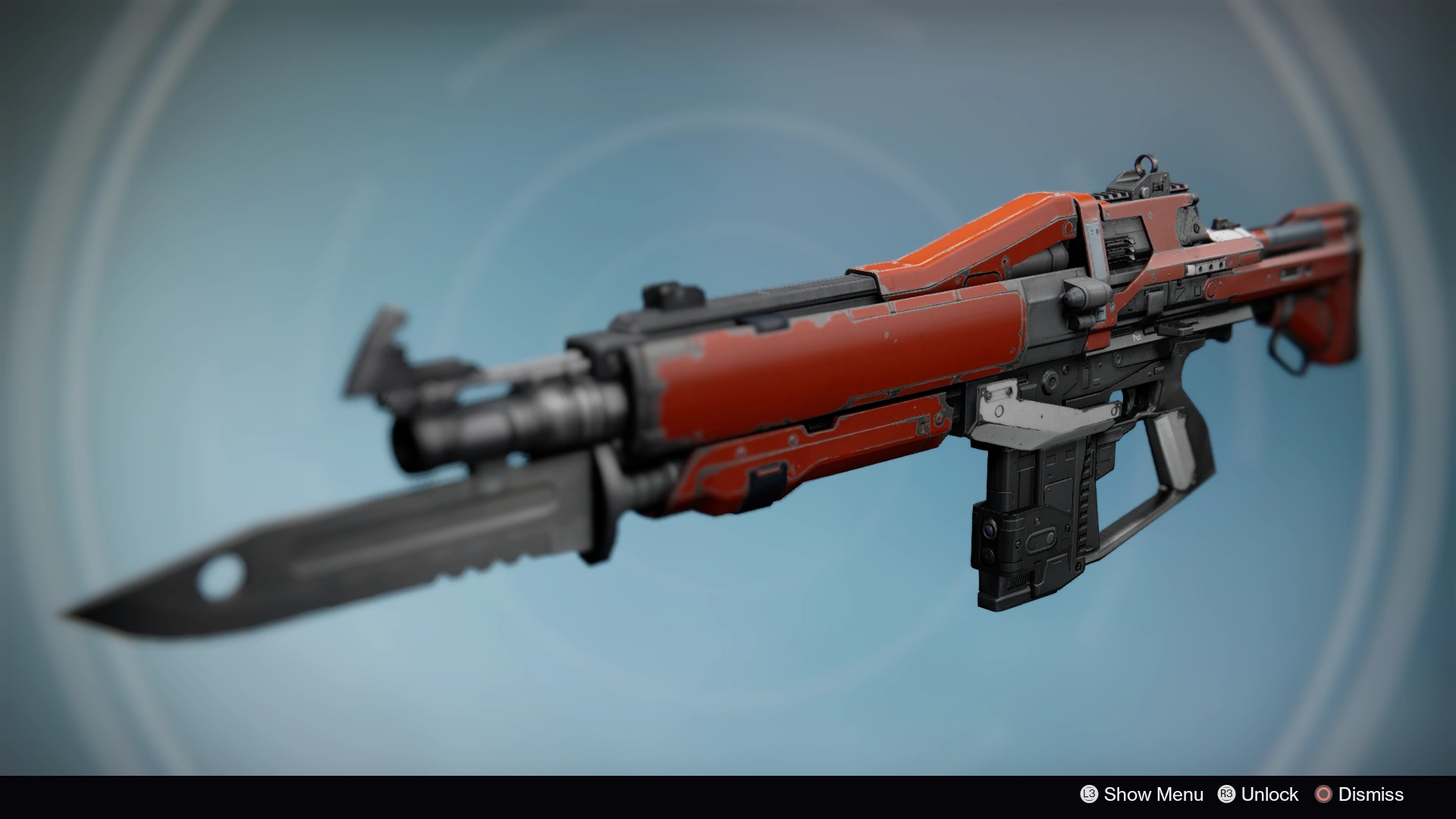Image resolution: width=1456 pixels, height=819 pixels.
Task: Click the Dismiss text label
Action: click(x=1371, y=795)
